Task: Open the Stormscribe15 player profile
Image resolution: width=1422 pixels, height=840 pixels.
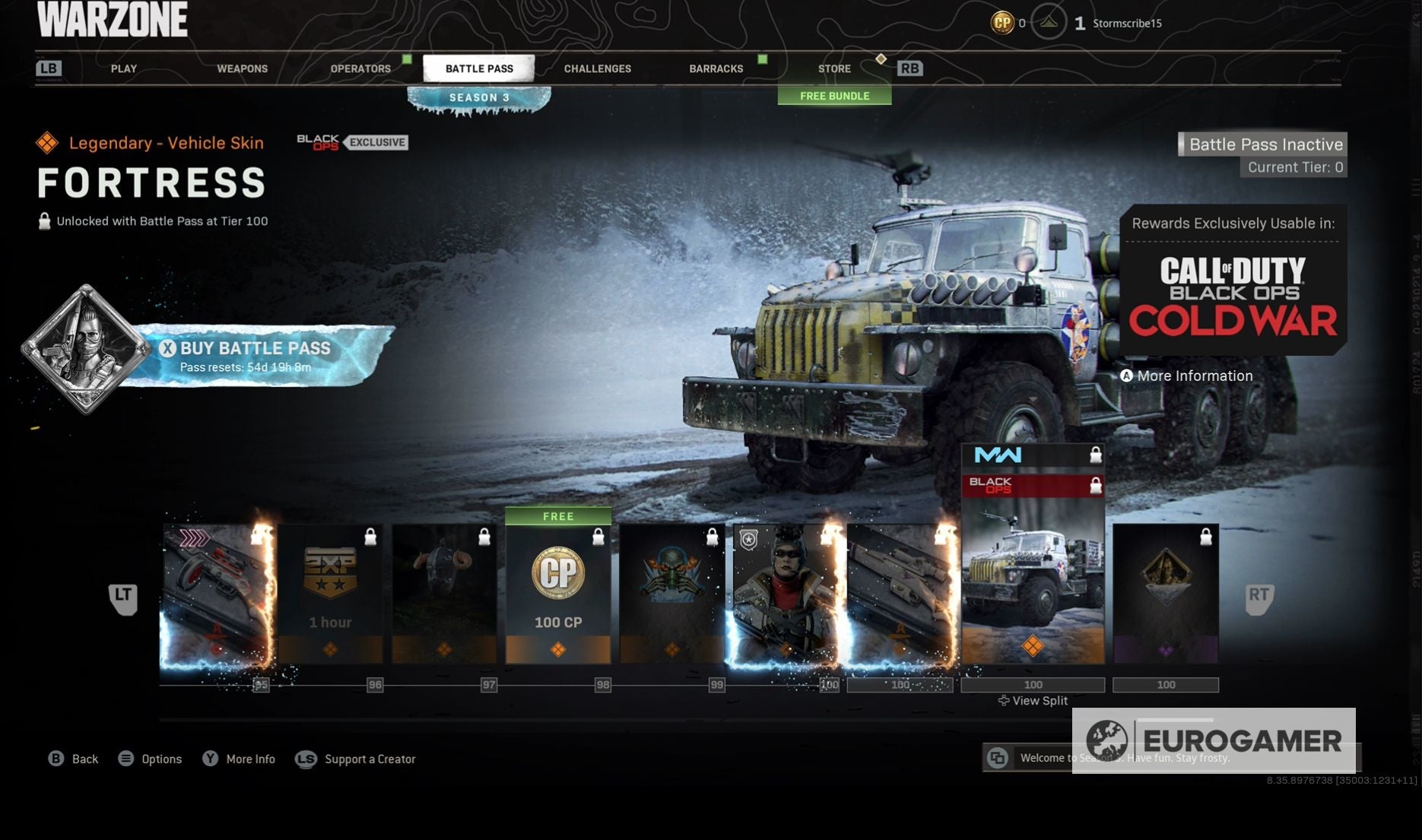Action: point(1126,24)
